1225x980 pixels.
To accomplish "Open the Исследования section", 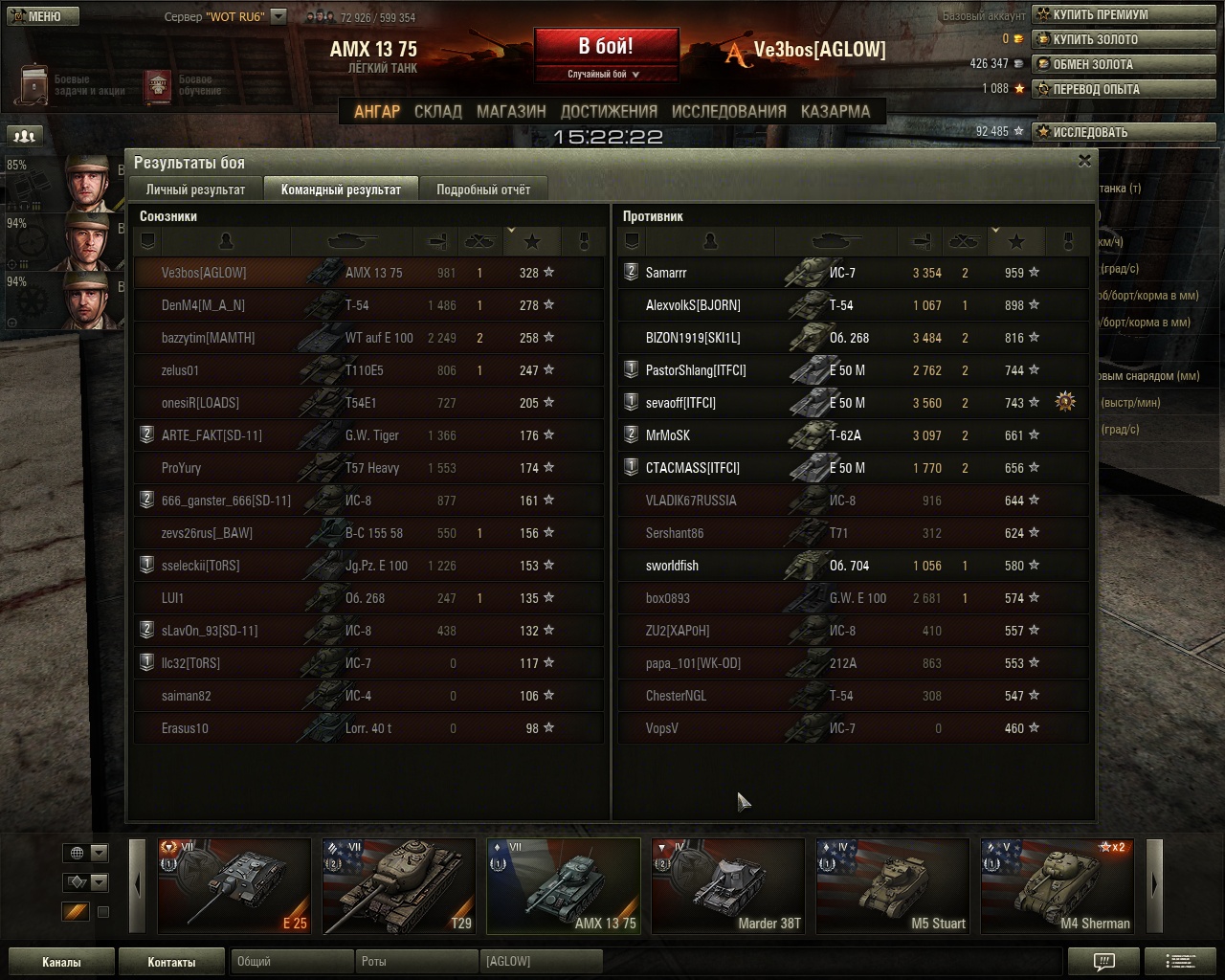I will coord(728,111).
